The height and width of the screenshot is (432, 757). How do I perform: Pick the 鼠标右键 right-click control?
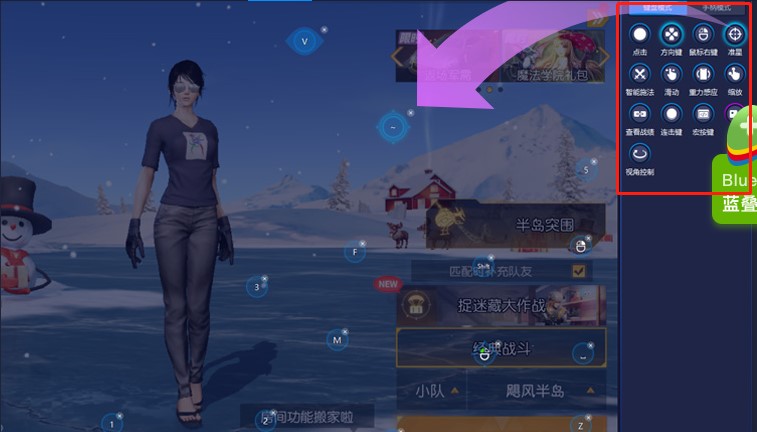(703, 35)
